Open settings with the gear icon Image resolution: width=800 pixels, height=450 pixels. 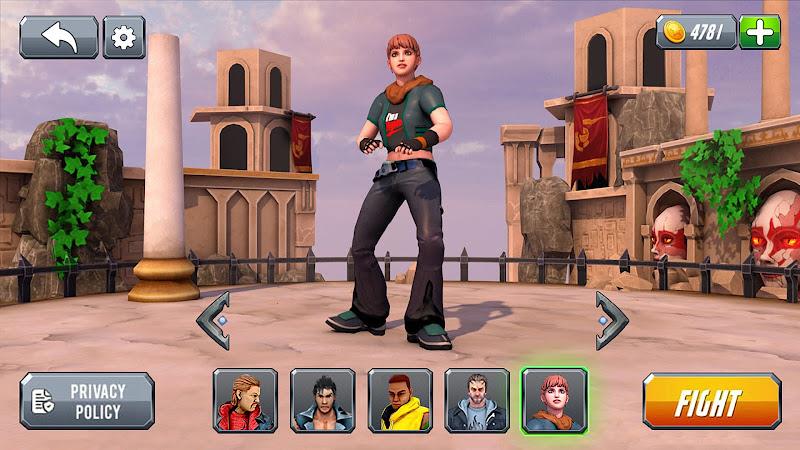(x=124, y=37)
